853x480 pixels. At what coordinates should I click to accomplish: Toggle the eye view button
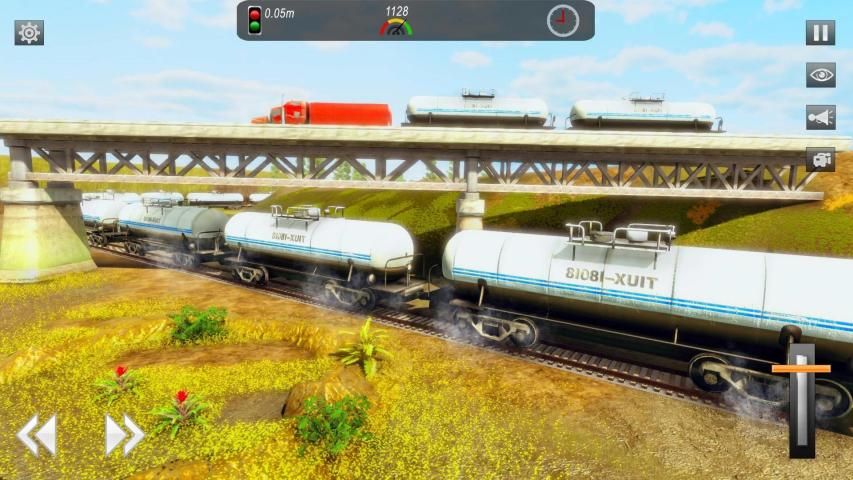click(x=820, y=75)
